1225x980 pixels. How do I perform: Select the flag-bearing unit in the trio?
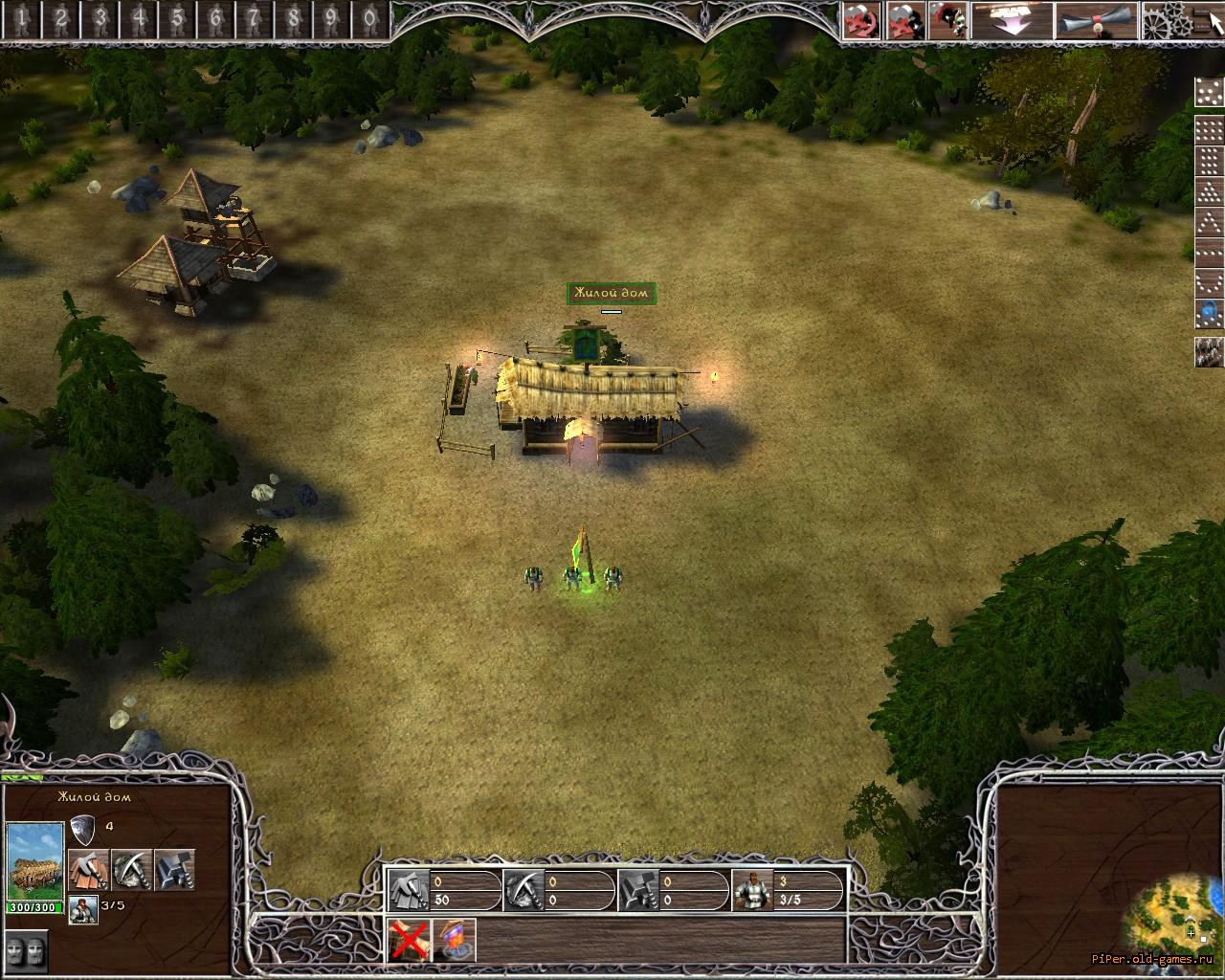[573, 576]
